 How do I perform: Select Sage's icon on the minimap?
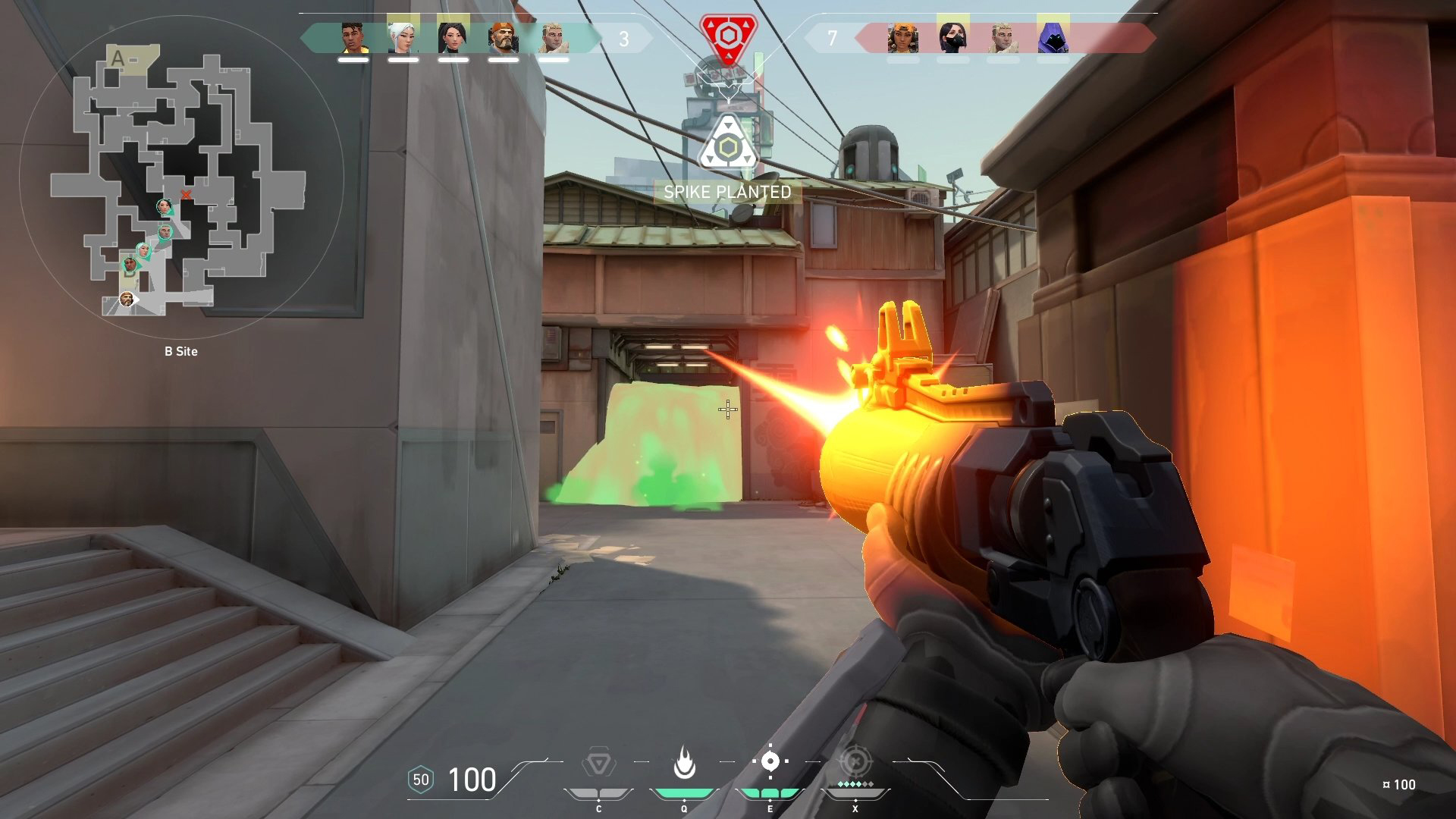click(x=164, y=206)
